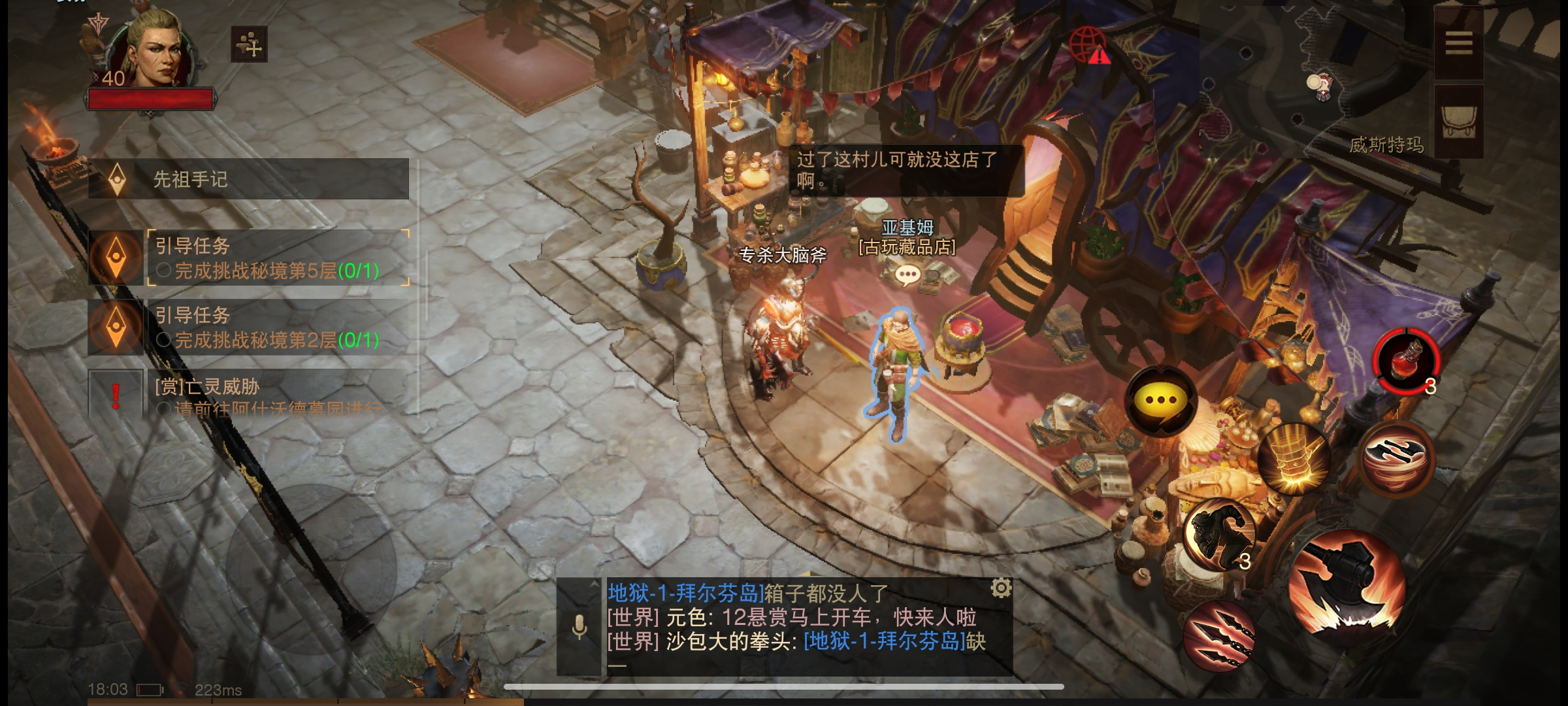Activate the golden glowing skill
The width and height of the screenshot is (1568, 706).
pyautogui.click(x=1294, y=459)
